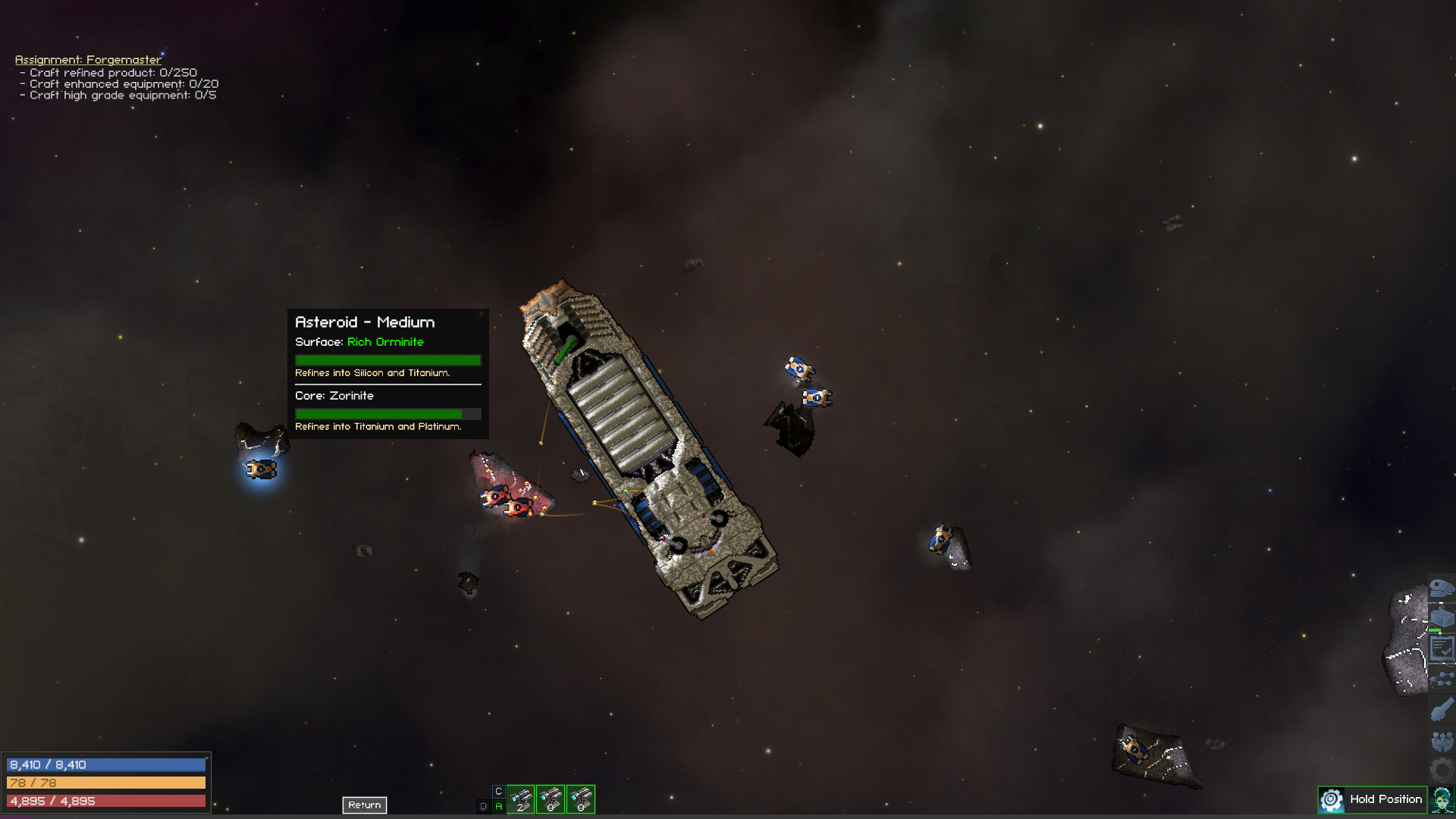The width and height of the screenshot is (1456, 819).
Task: Open the cargo crate inventory icon
Action: (x=1441, y=617)
